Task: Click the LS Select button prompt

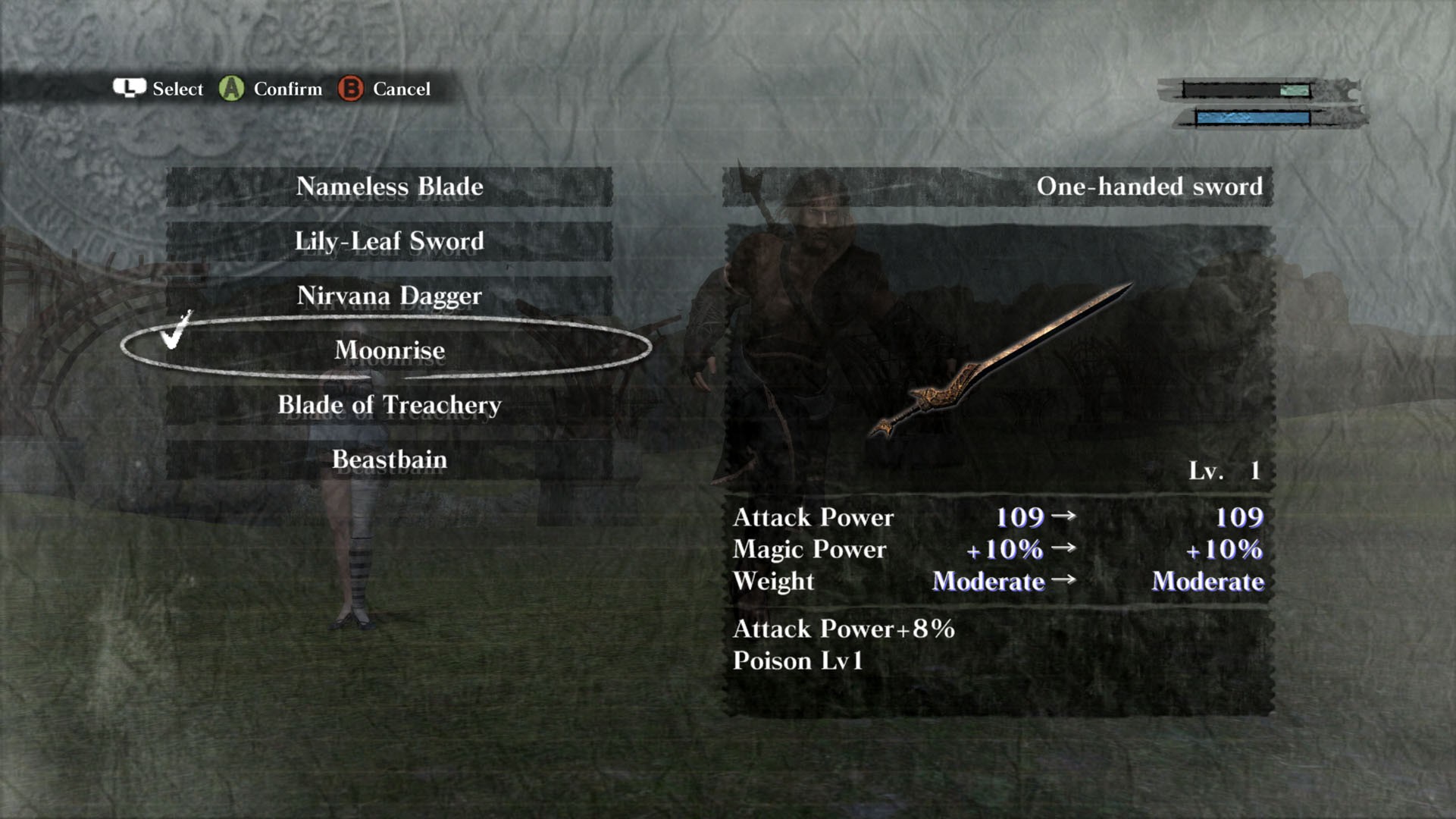Action: point(160,89)
